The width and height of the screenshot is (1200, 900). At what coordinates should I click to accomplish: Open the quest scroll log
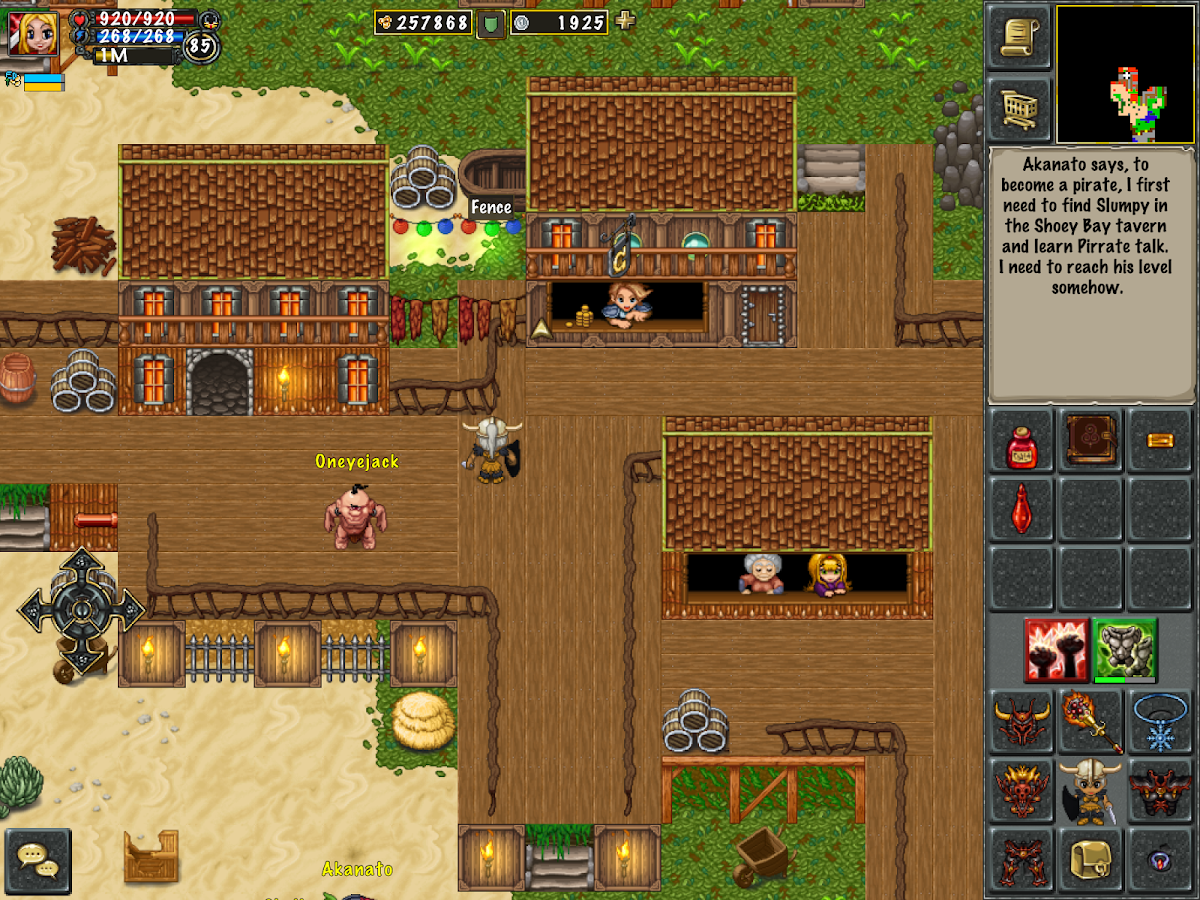(1019, 36)
